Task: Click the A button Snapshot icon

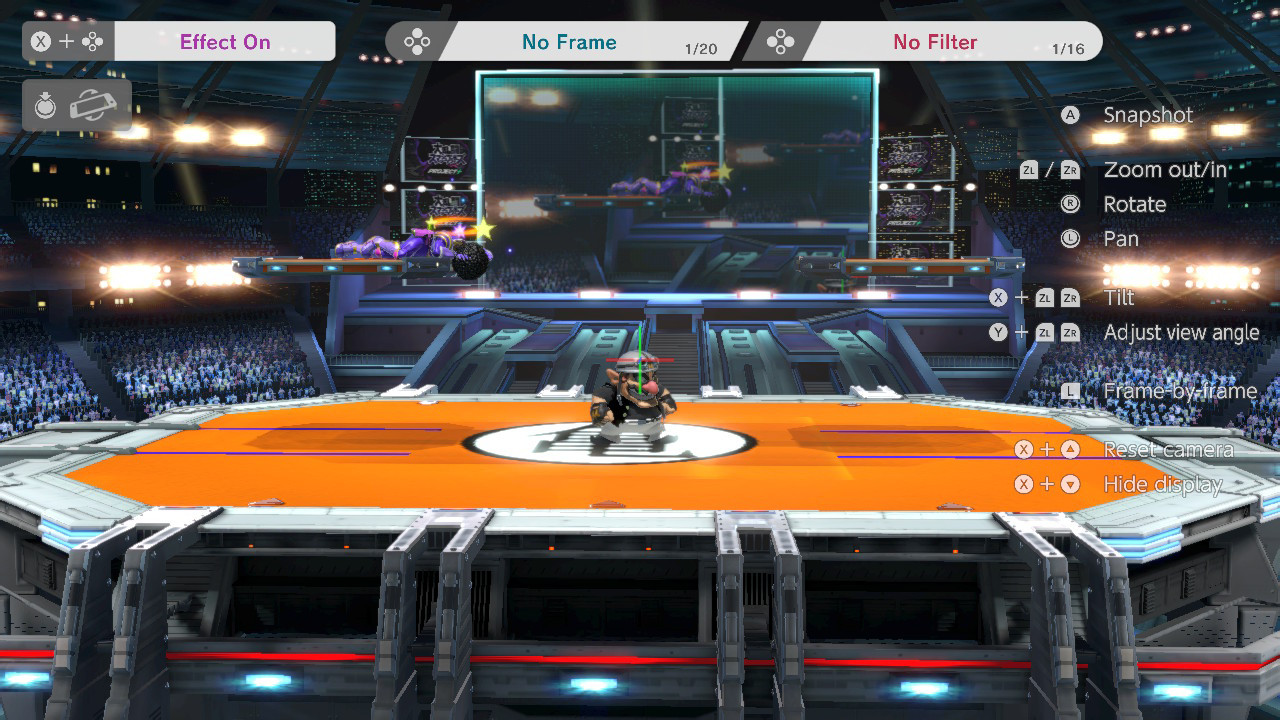Action: [1069, 115]
